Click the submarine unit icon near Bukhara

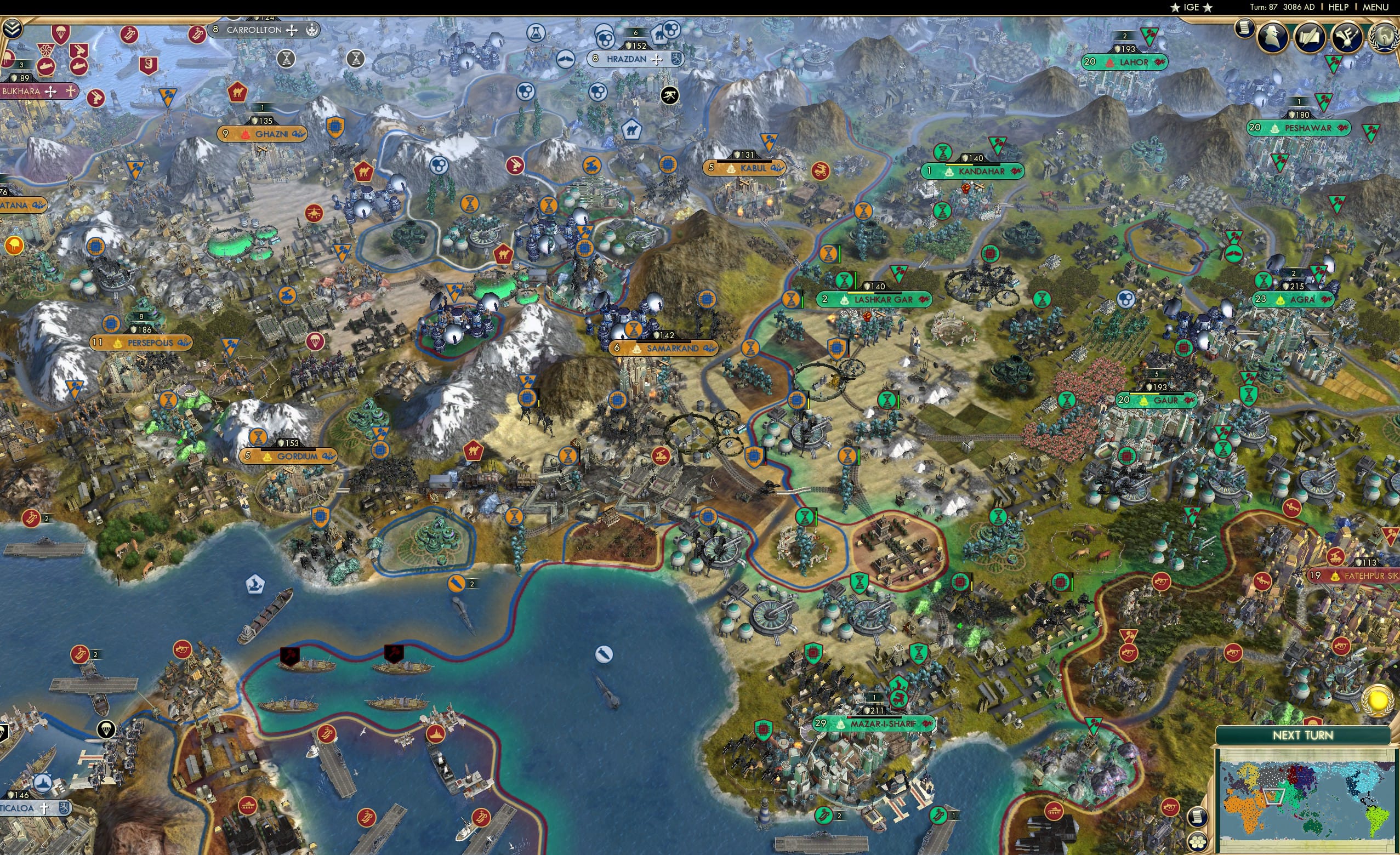[46, 67]
